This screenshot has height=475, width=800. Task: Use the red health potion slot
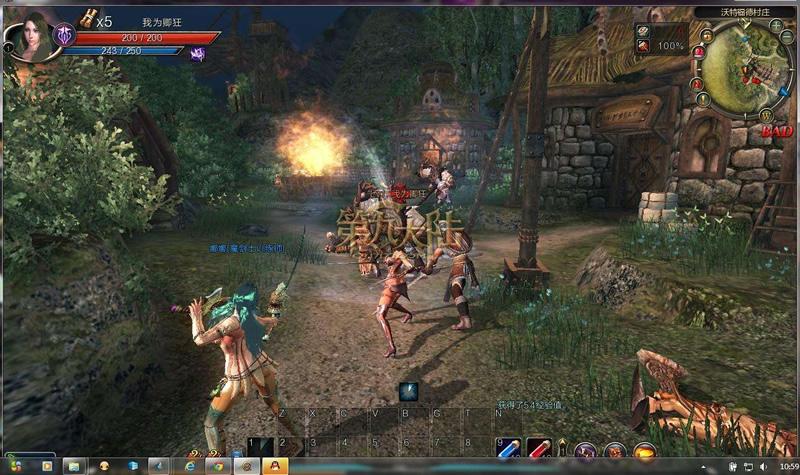click(539, 448)
